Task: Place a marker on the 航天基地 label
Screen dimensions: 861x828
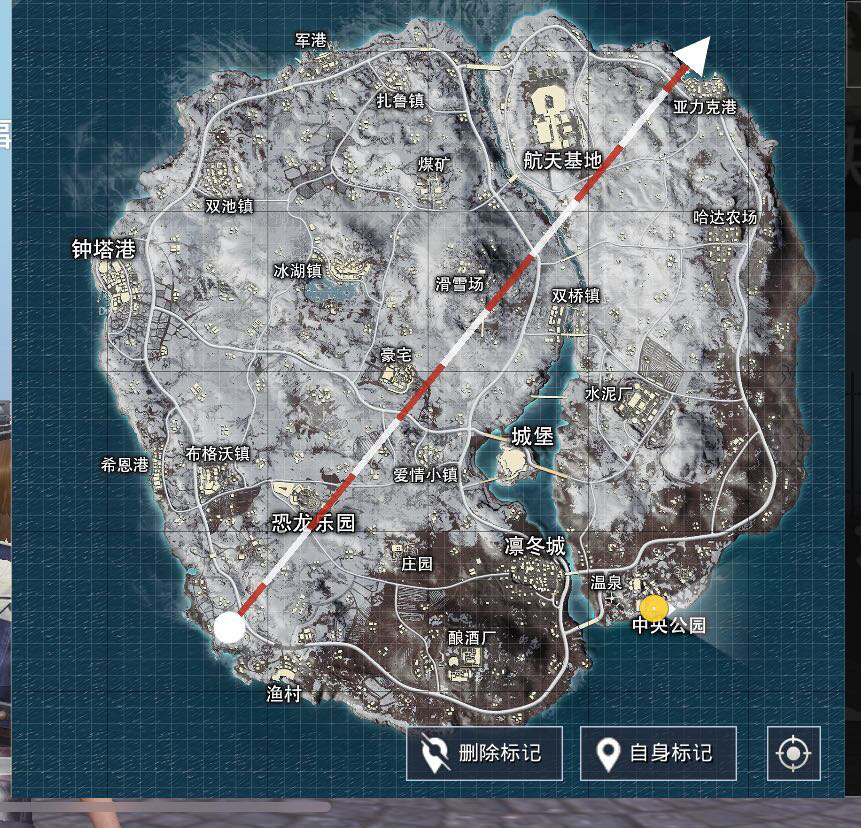Action: pyautogui.click(x=563, y=159)
